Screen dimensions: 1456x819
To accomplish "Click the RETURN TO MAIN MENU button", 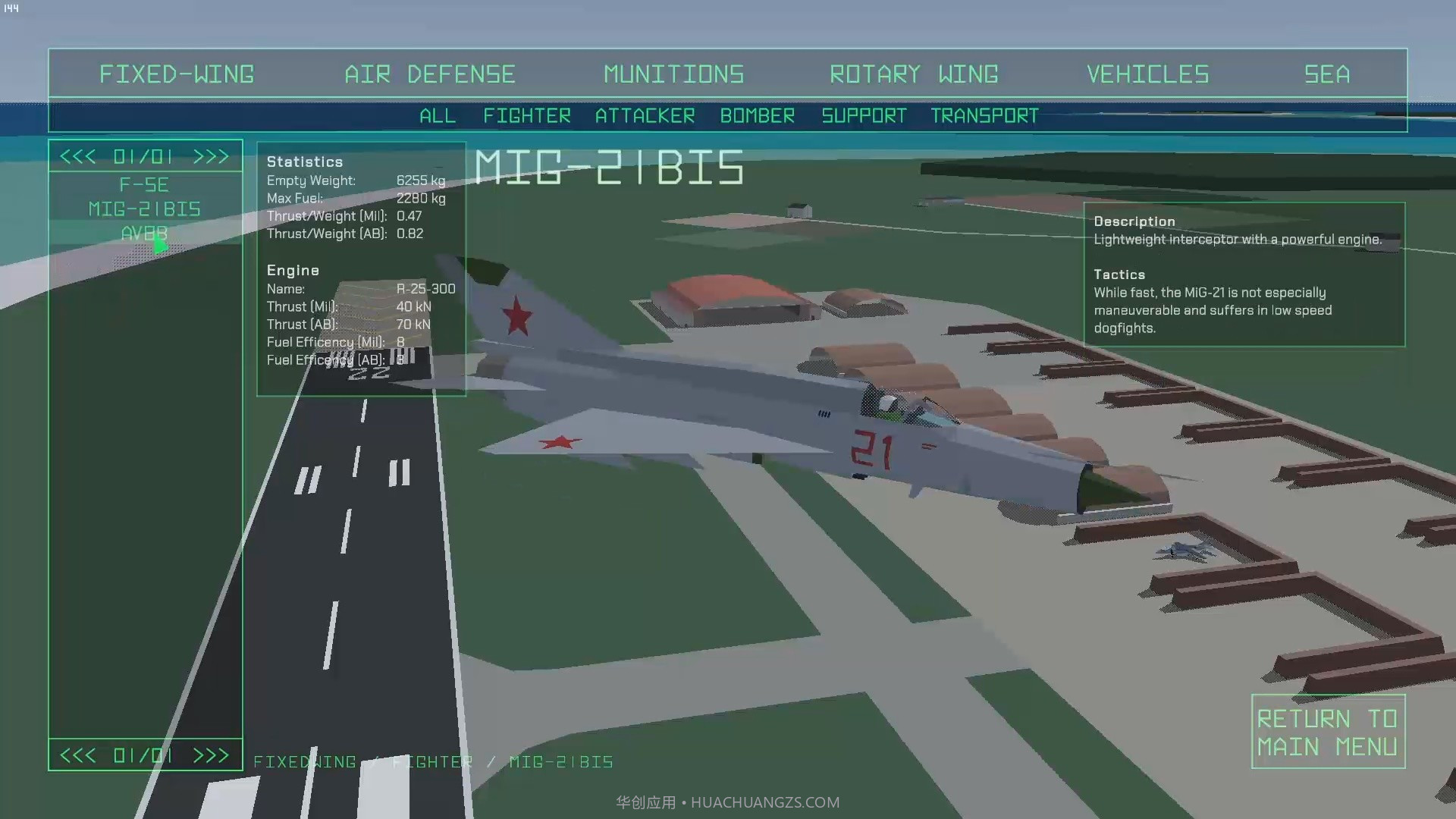I will [x=1328, y=731].
